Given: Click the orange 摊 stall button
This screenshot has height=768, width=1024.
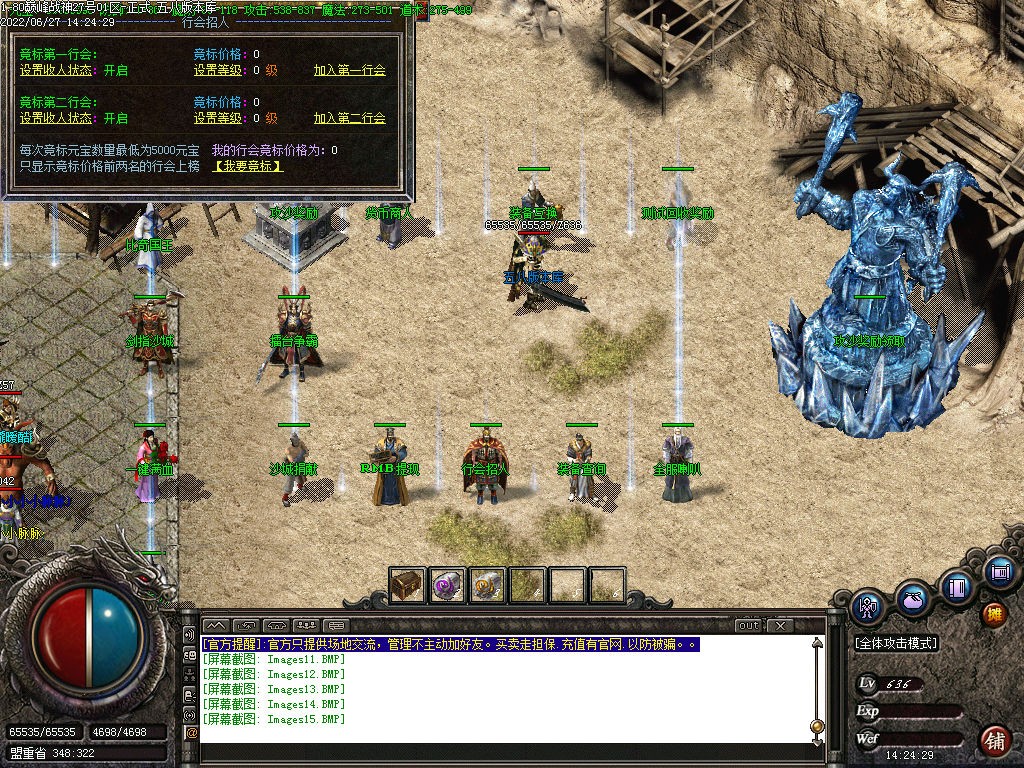Looking at the screenshot, I should pos(994,613).
